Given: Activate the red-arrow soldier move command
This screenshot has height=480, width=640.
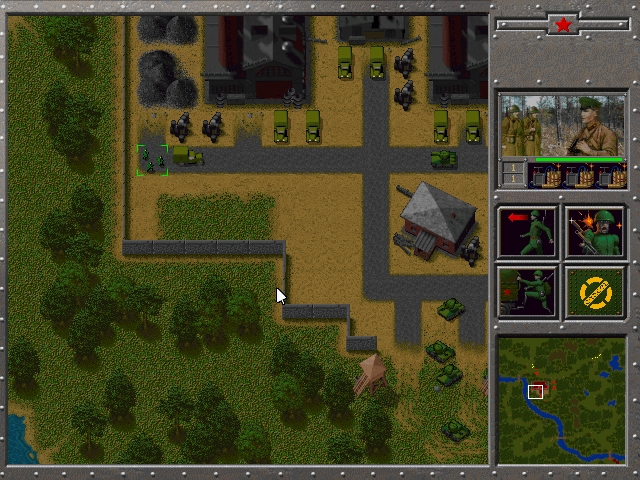Looking at the screenshot, I should tap(528, 232).
